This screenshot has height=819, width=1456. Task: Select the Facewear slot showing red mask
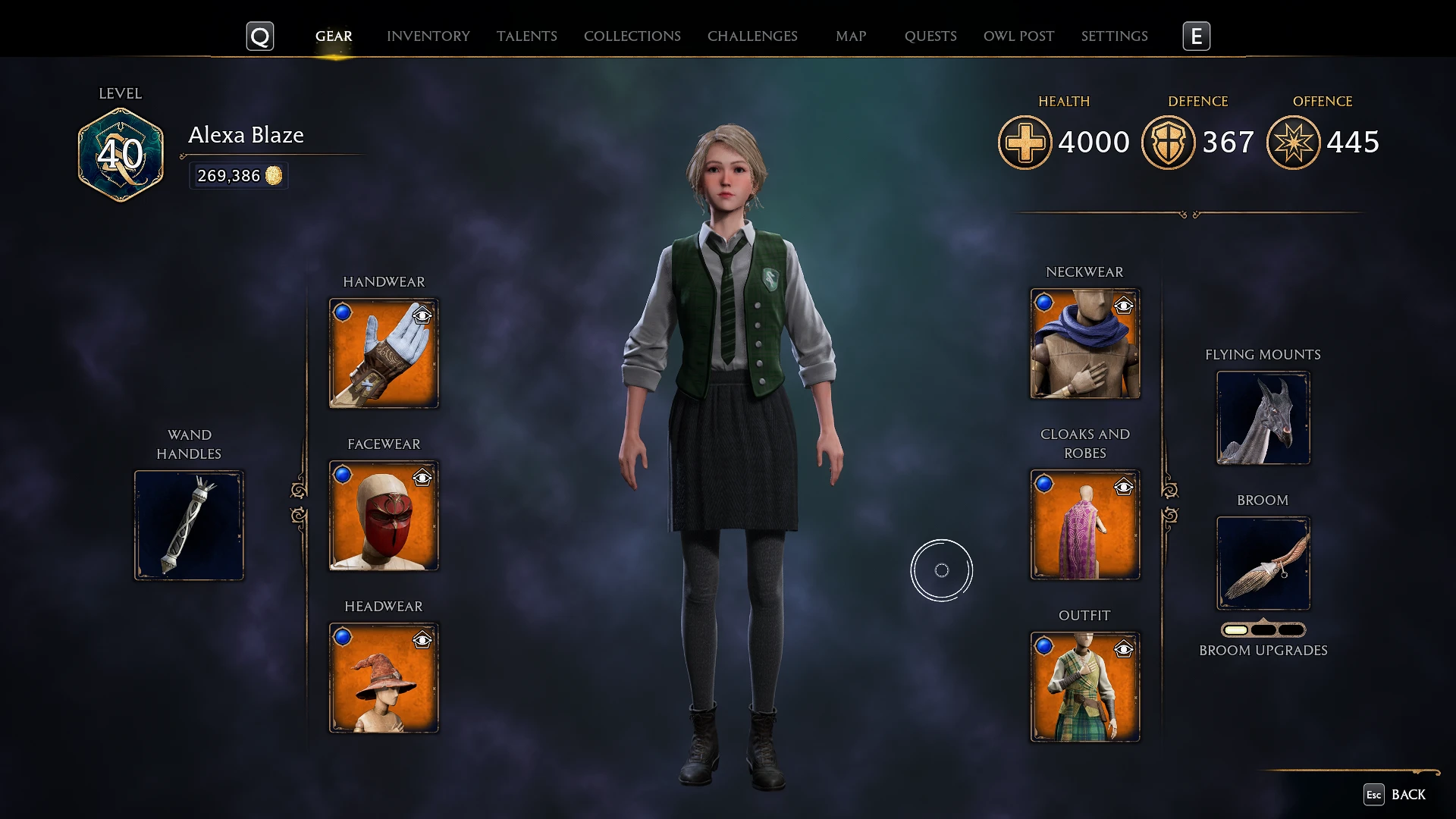coord(383,514)
